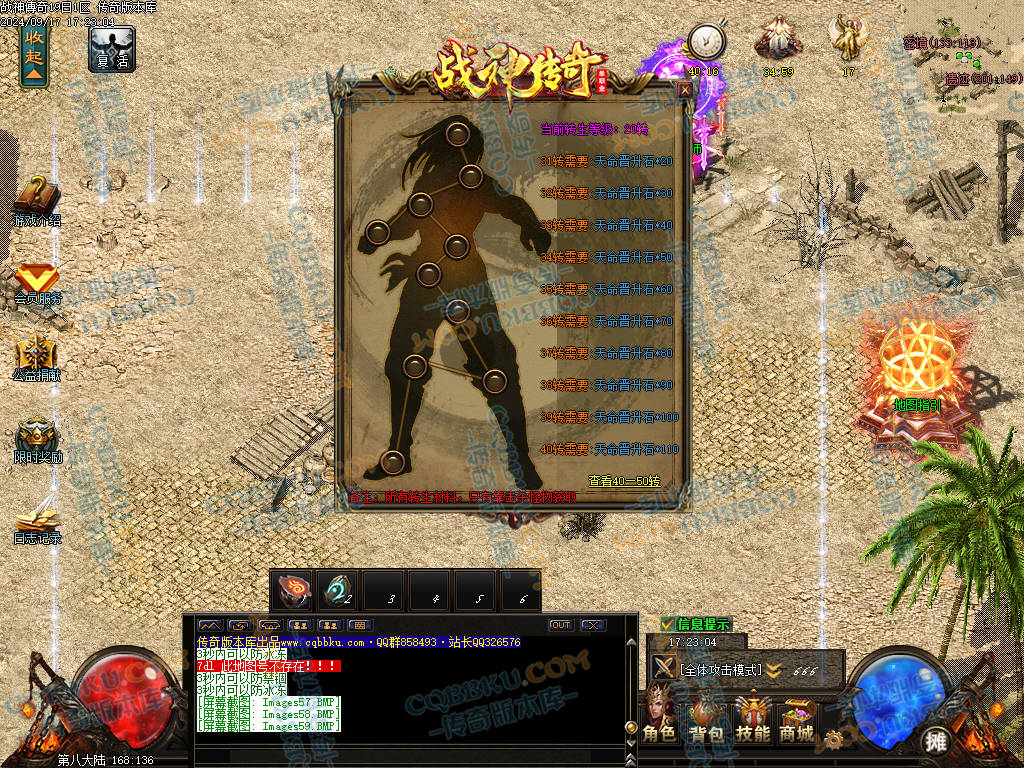Open the 技能 skills window
This screenshot has height=768, width=1024.
[x=752, y=720]
